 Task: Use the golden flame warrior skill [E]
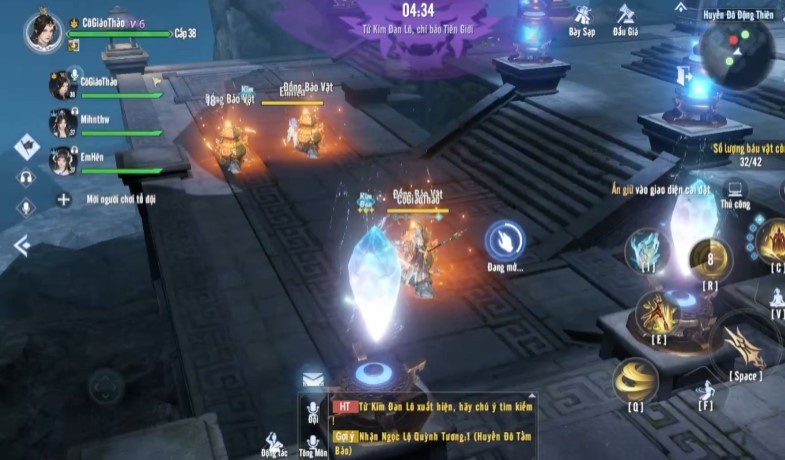[658, 312]
